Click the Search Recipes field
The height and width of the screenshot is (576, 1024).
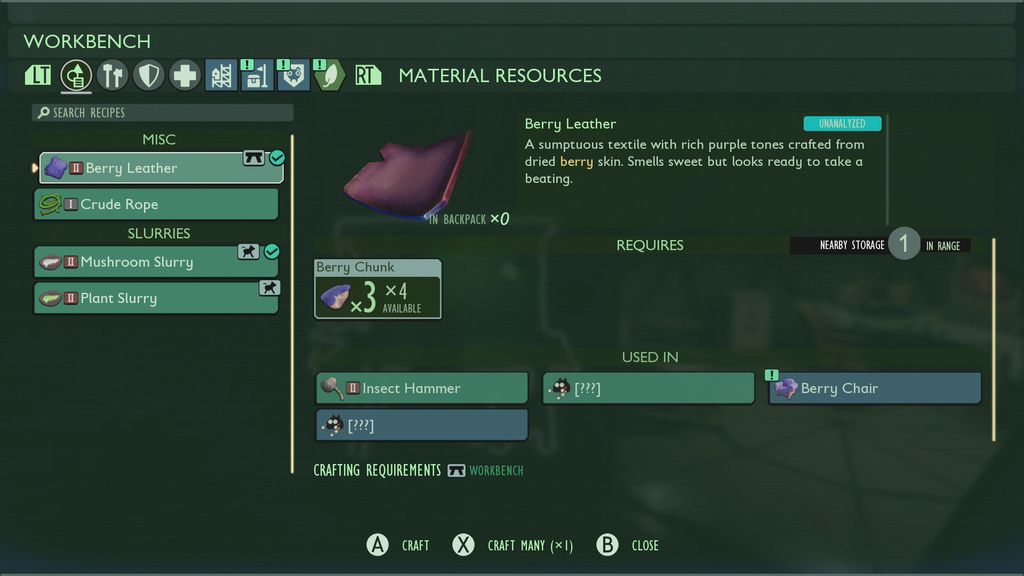coord(163,113)
